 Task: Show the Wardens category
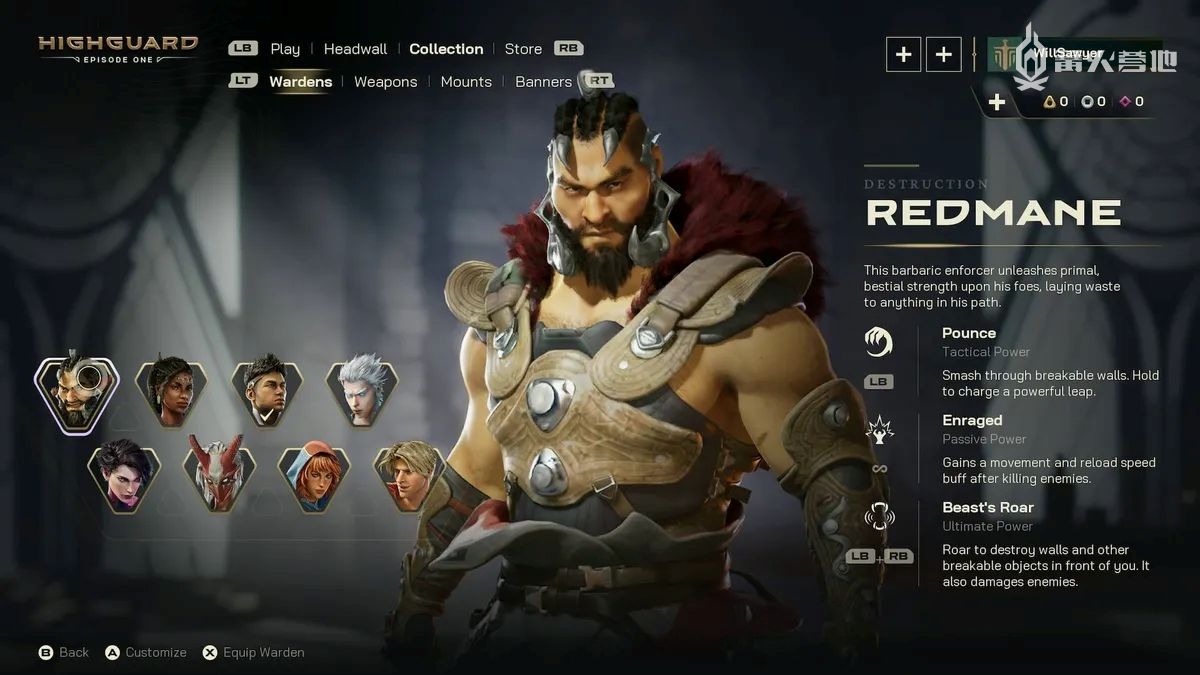(300, 82)
